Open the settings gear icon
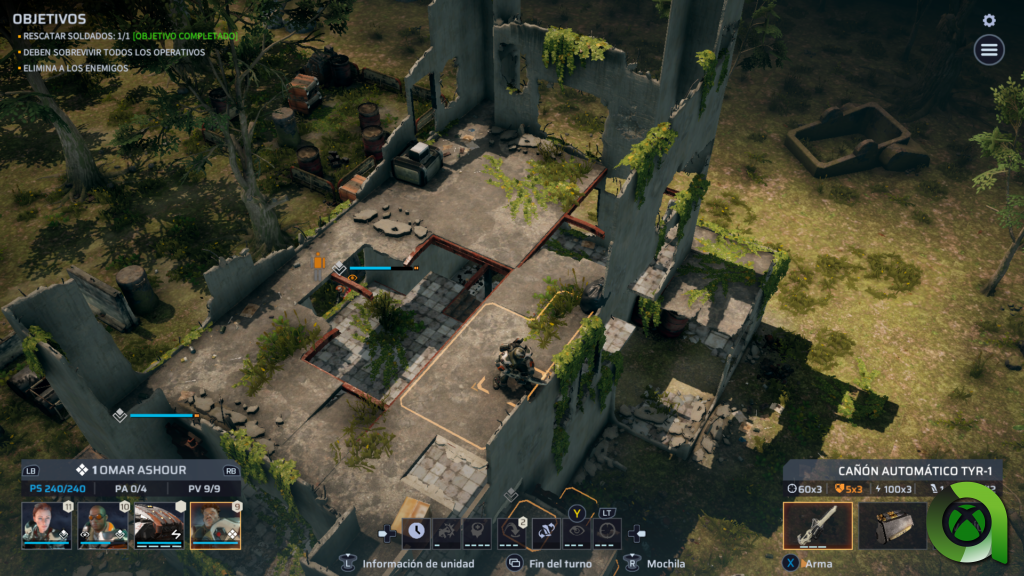Screen dimensions: 1024x576 989,20
